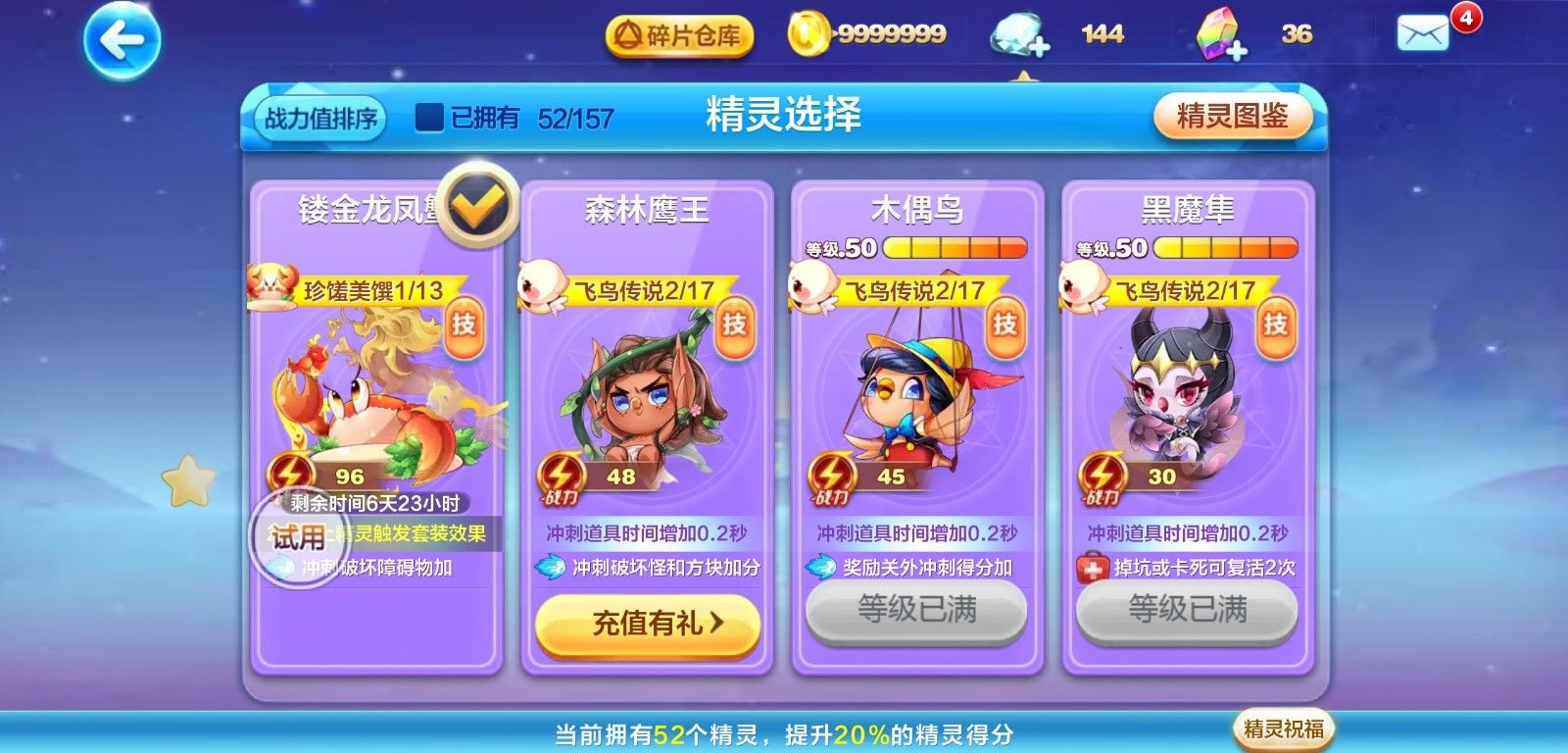Tap the 技 skill badge on 森林鹰王
The height and width of the screenshot is (753, 1568).
click(733, 325)
